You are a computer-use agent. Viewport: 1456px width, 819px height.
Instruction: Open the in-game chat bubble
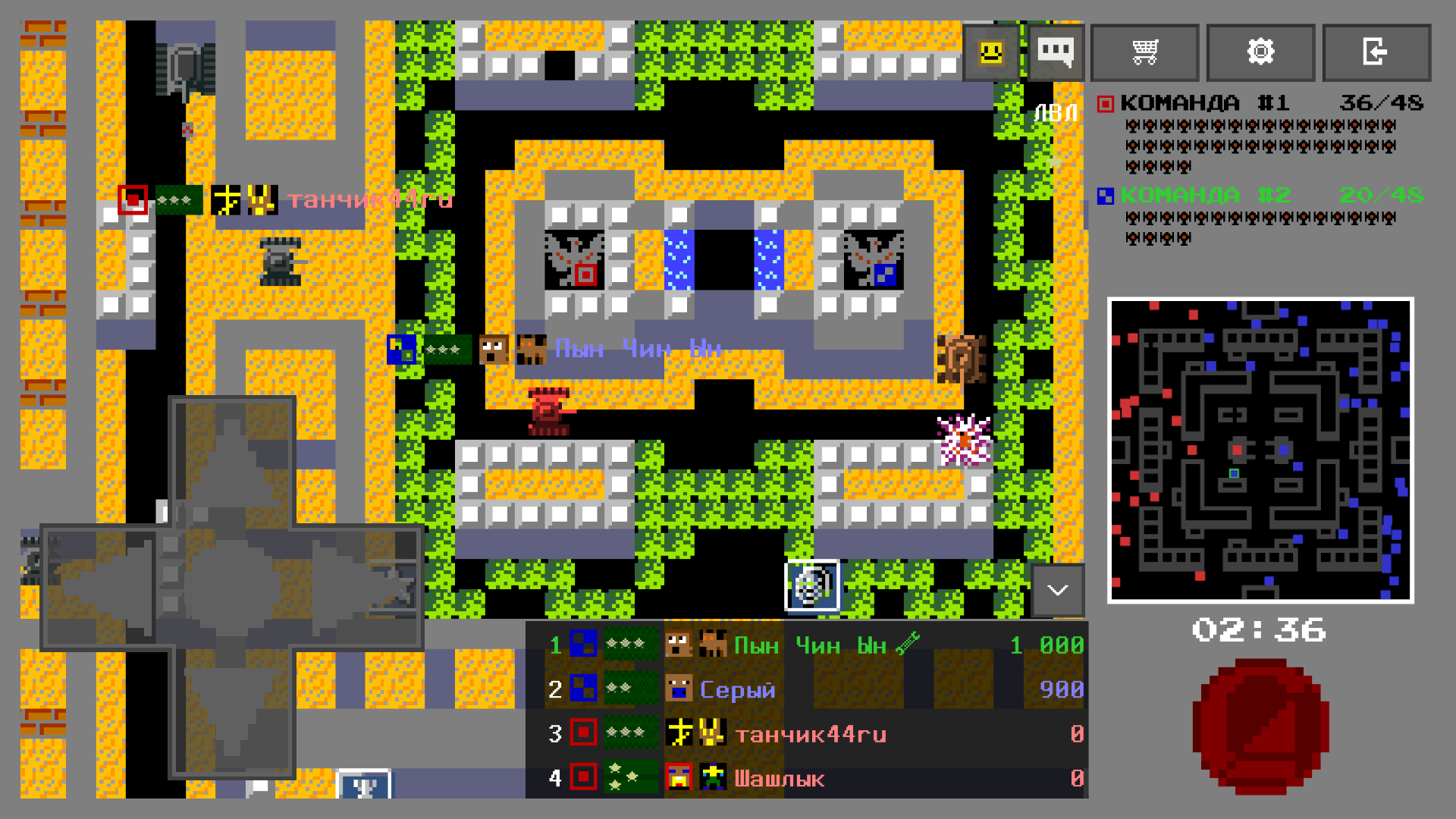pos(1056,52)
